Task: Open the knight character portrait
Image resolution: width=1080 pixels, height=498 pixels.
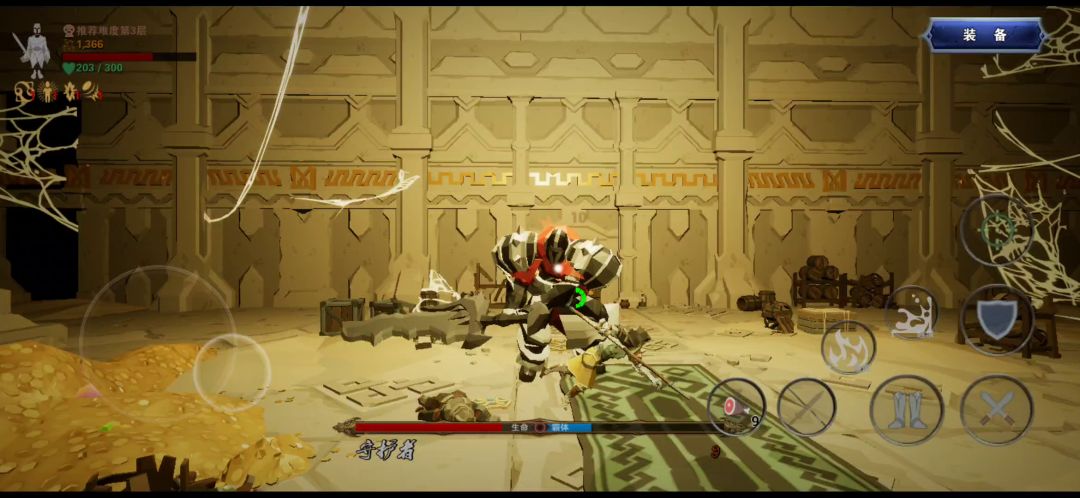Action: point(35,52)
